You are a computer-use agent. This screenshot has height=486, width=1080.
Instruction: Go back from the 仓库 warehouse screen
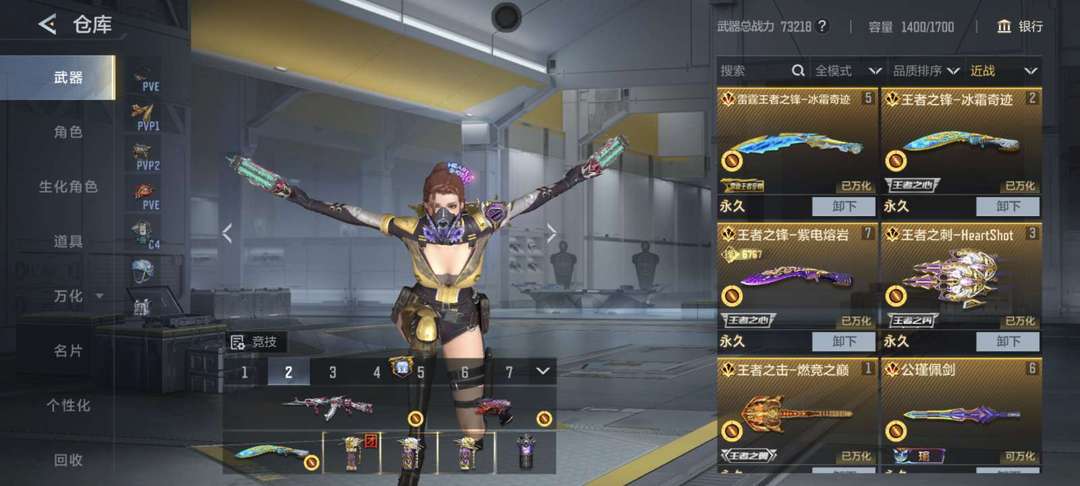pos(47,25)
